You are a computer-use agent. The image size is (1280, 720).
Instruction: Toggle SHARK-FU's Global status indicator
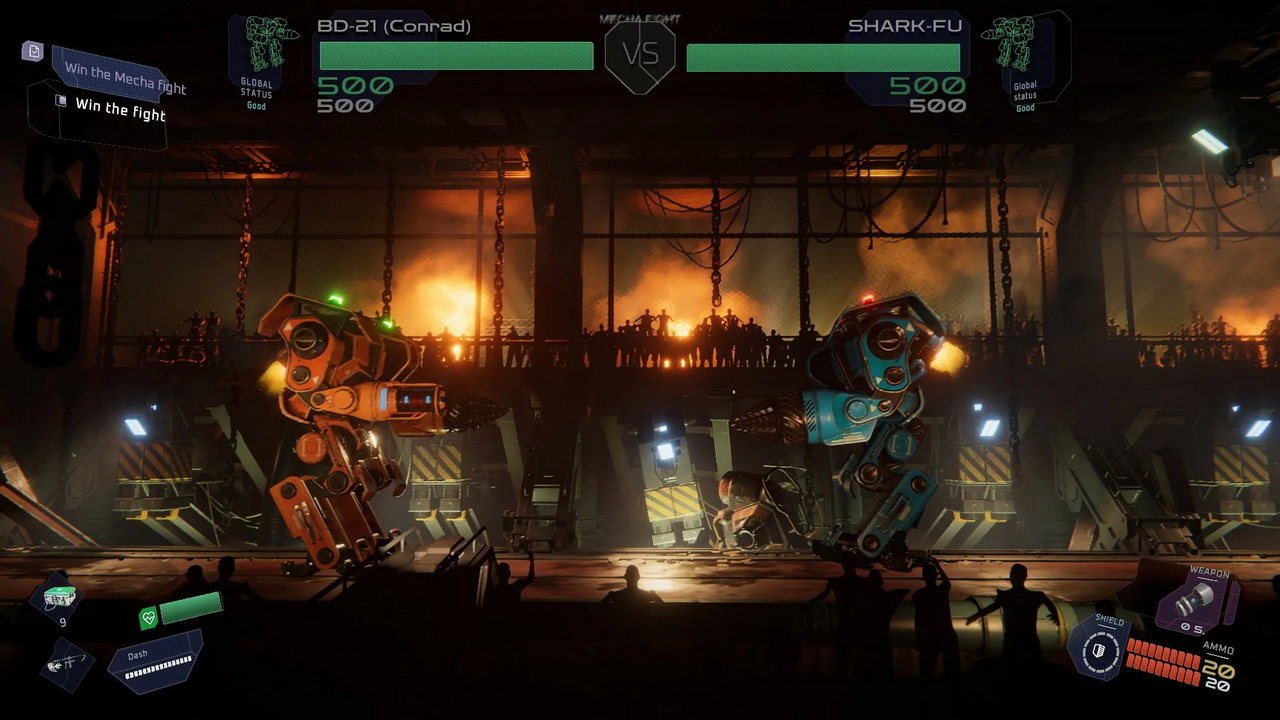point(1025,95)
